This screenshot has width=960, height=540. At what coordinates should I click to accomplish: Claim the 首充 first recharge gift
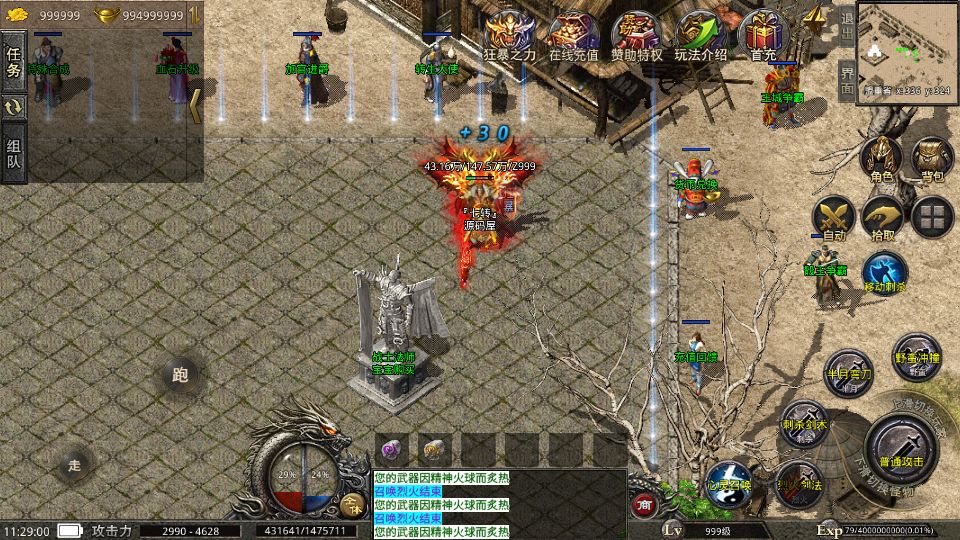point(763,37)
